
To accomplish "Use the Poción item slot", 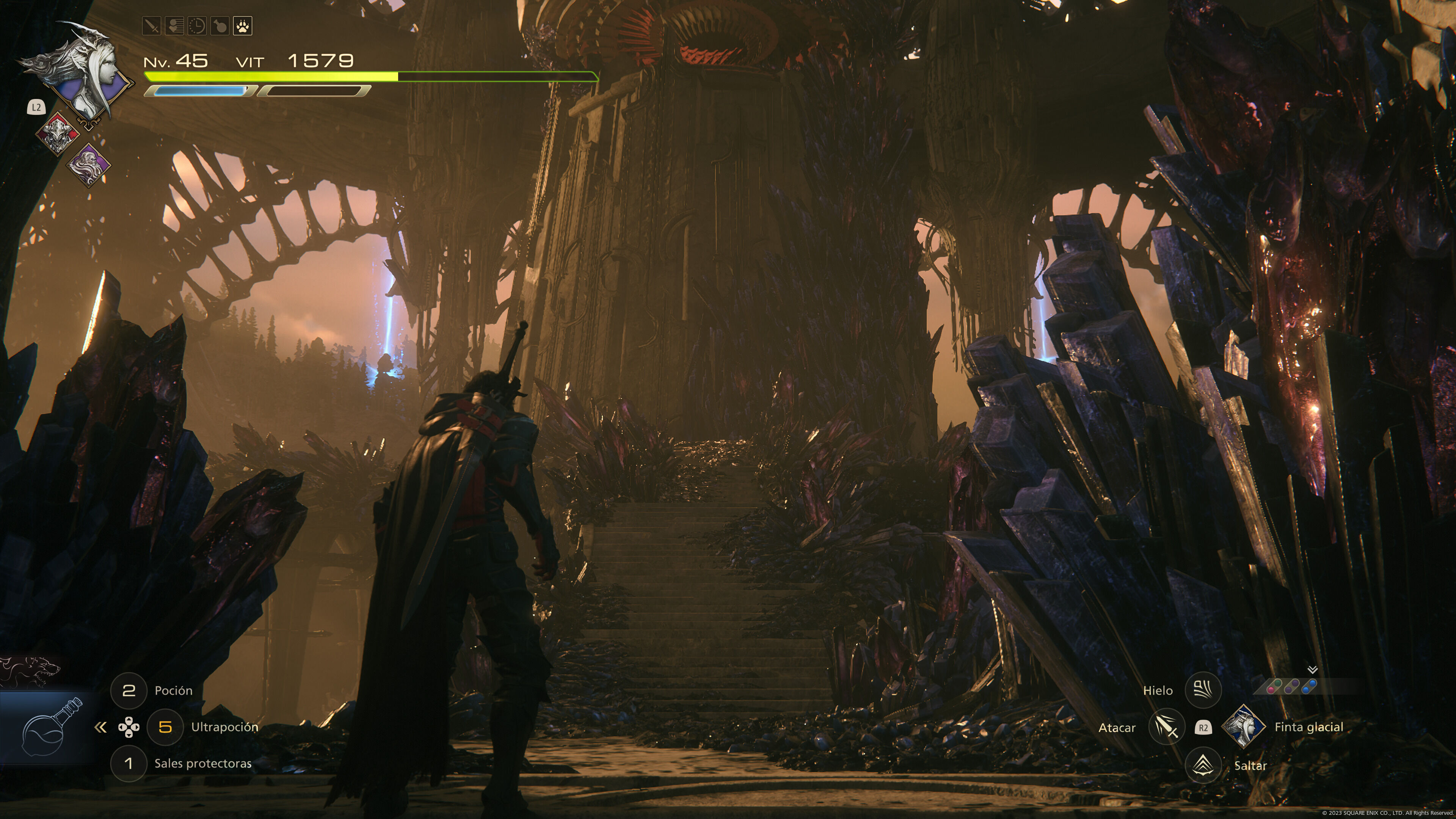I will tap(129, 690).
